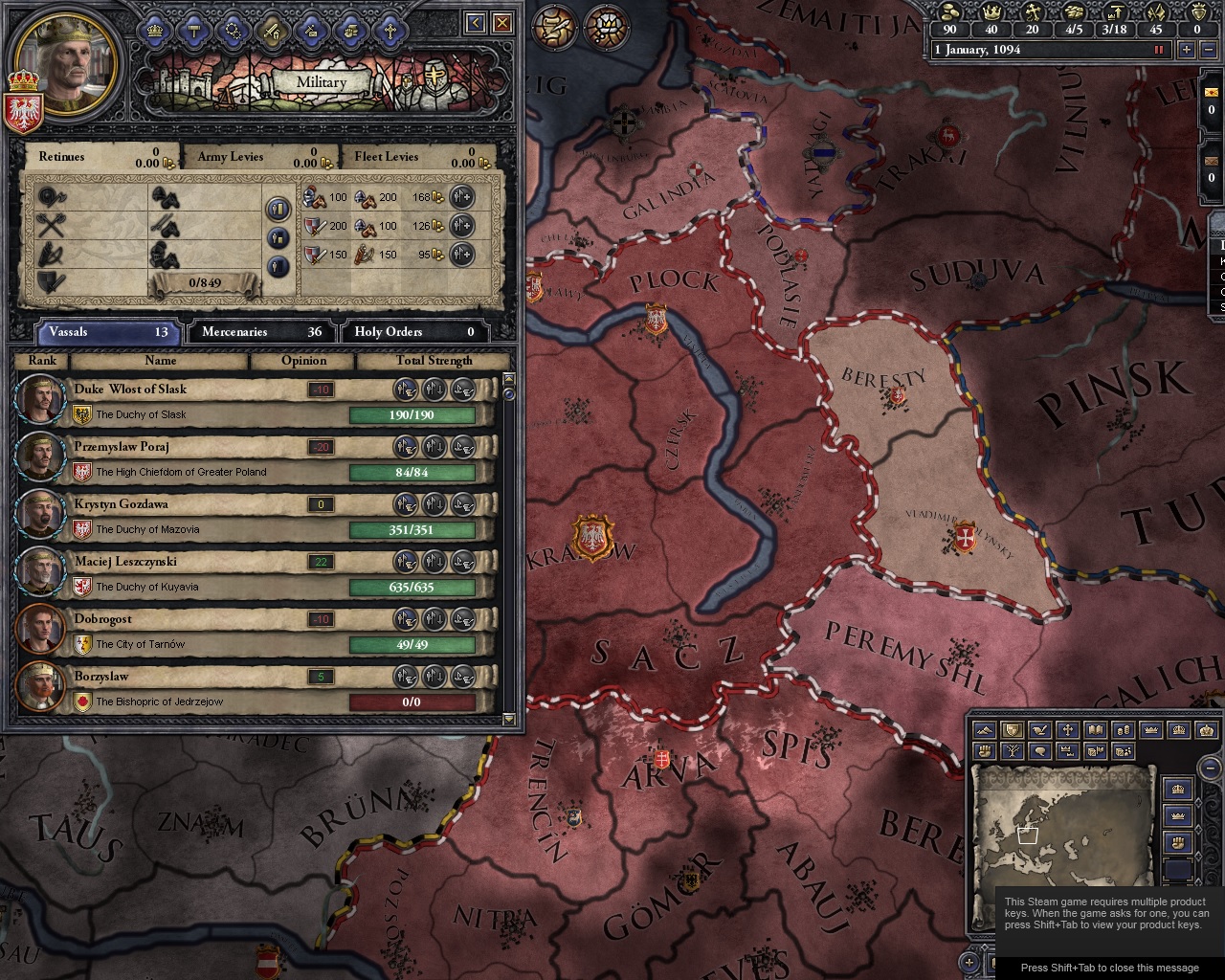Select the independence factions map mode (fist icon)
1225x980 pixels.
(984, 752)
